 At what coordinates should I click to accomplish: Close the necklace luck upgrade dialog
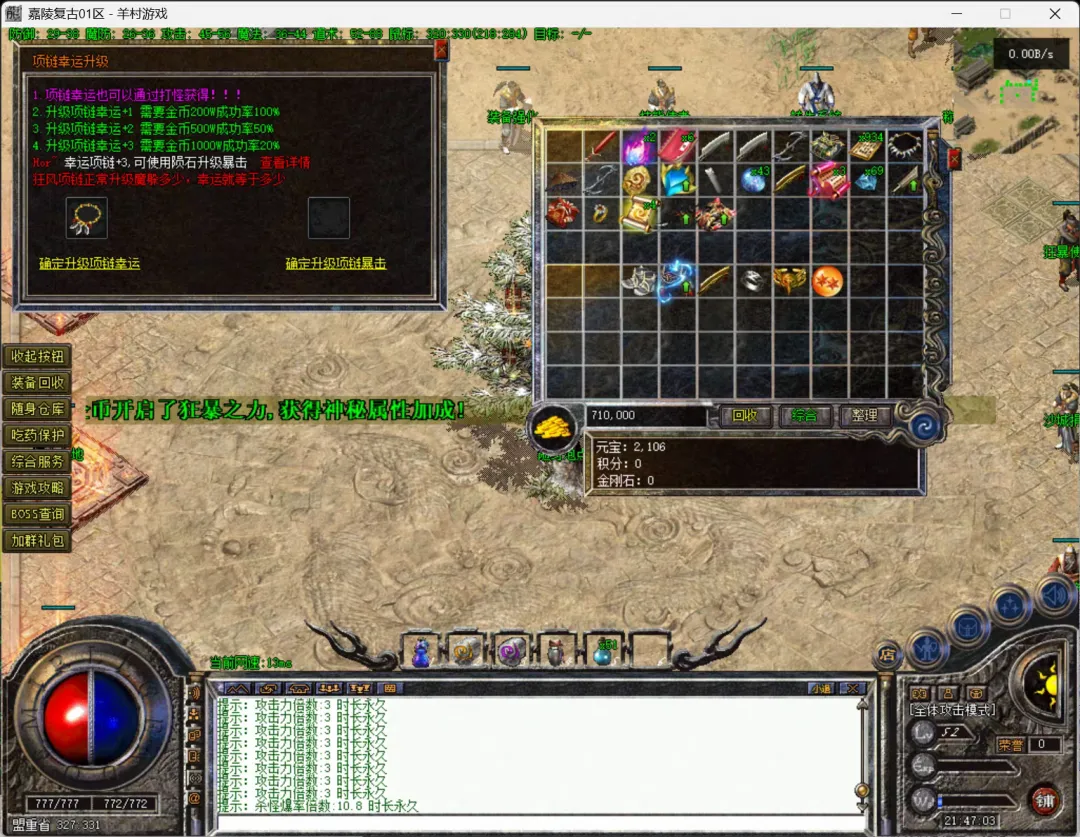pyautogui.click(x=441, y=50)
